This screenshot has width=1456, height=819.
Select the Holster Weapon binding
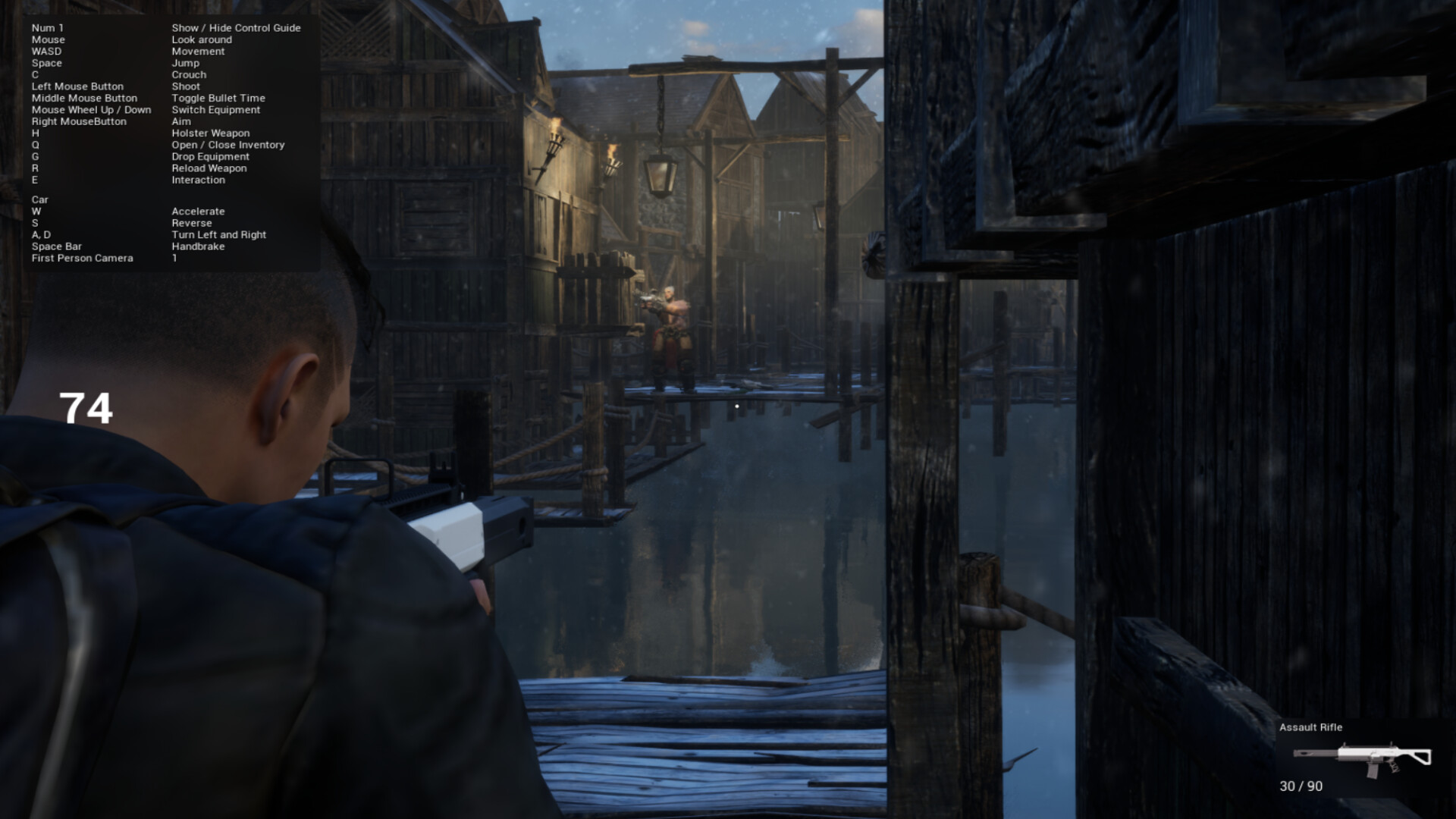(210, 133)
